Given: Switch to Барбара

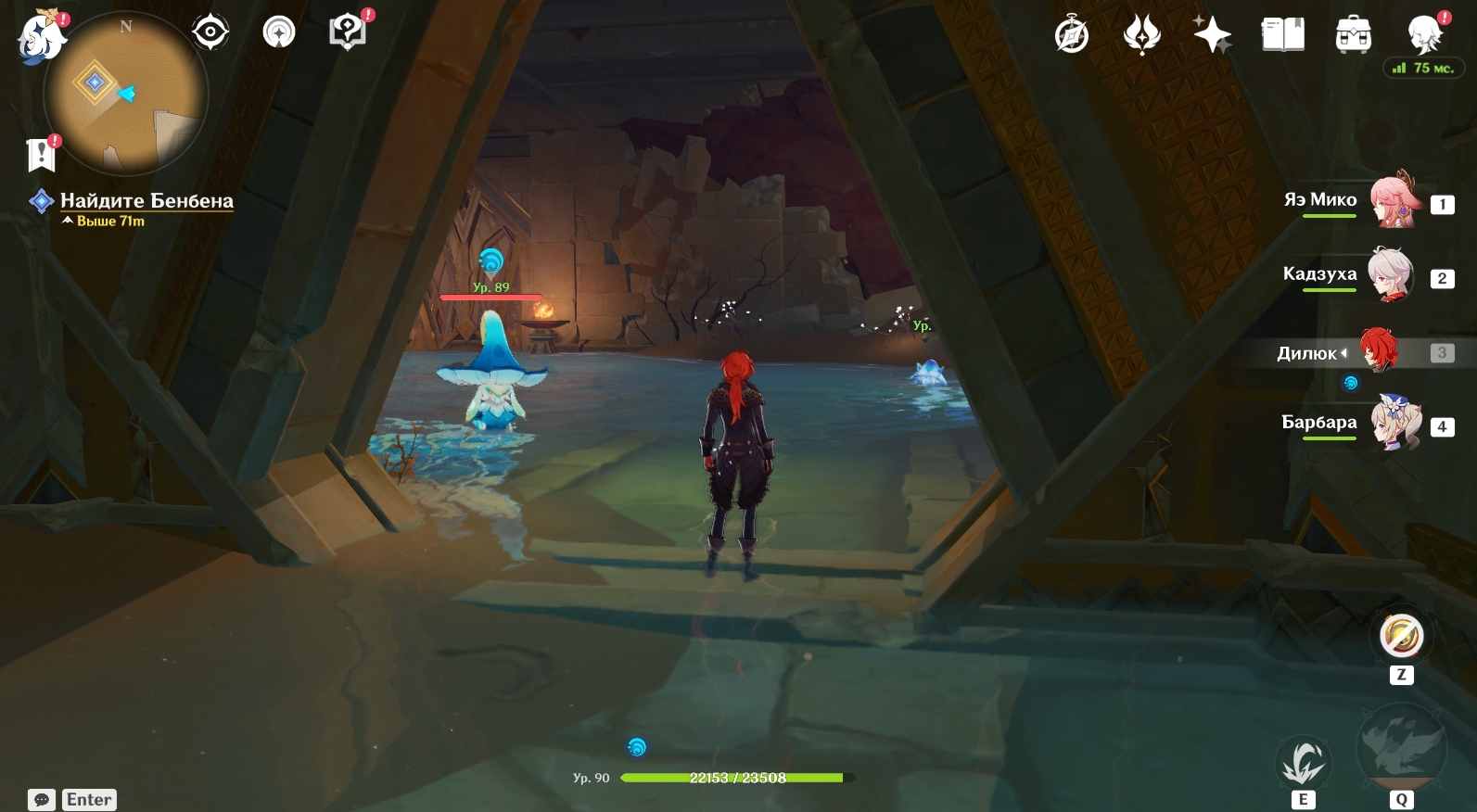Looking at the screenshot, I should (x=1394, y=424).
